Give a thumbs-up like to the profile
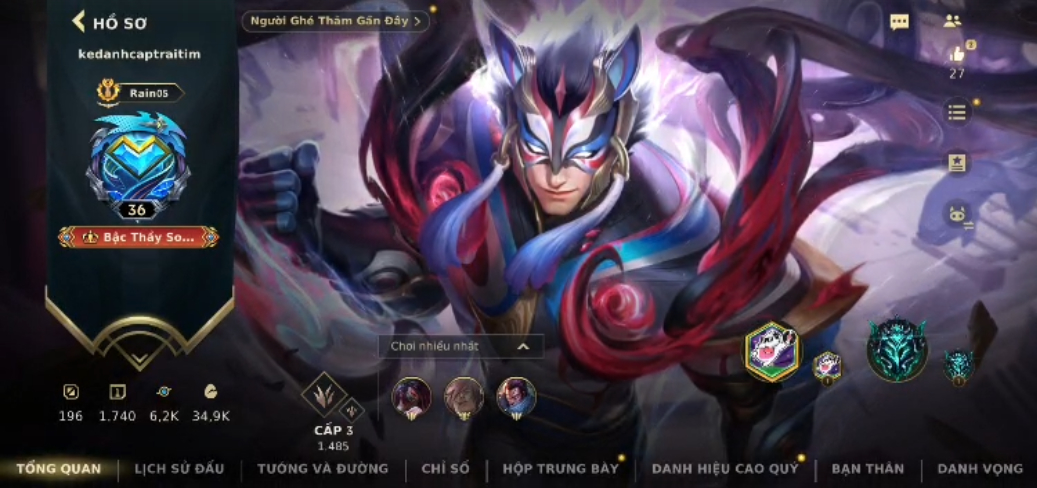 click(x=957, y=55)
